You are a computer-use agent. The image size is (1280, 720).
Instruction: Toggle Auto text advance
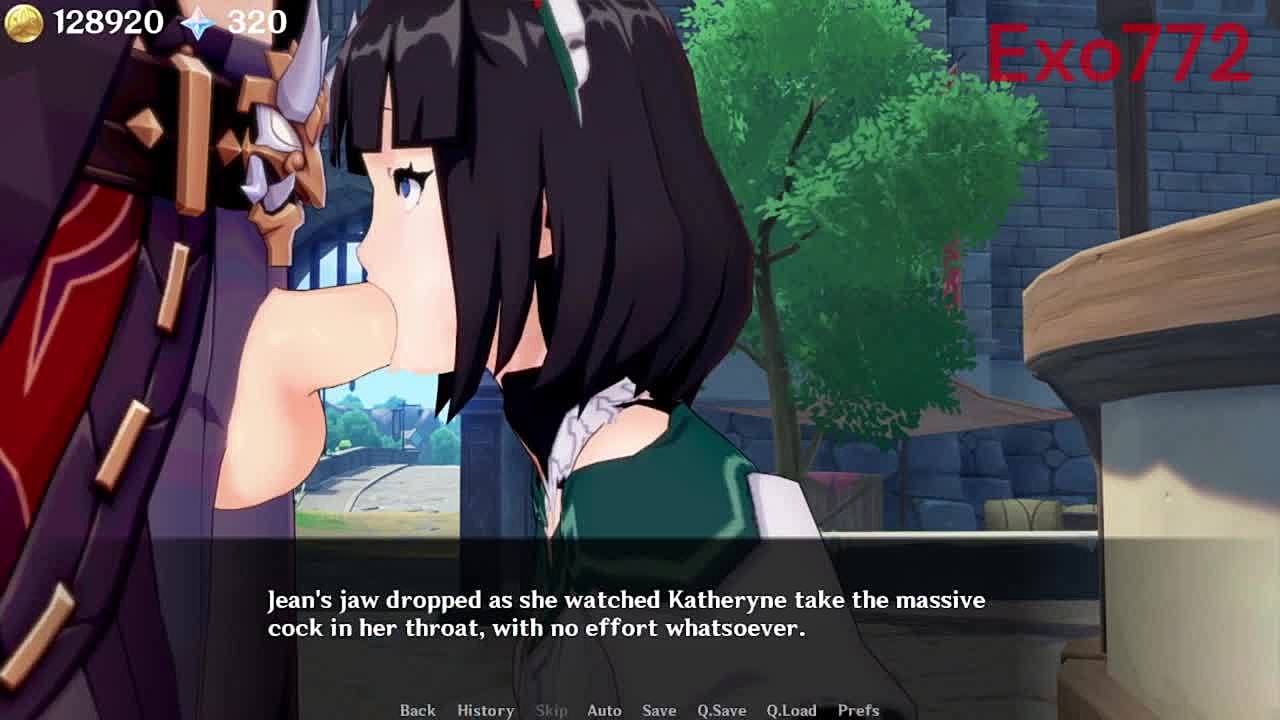click(604, 710)
